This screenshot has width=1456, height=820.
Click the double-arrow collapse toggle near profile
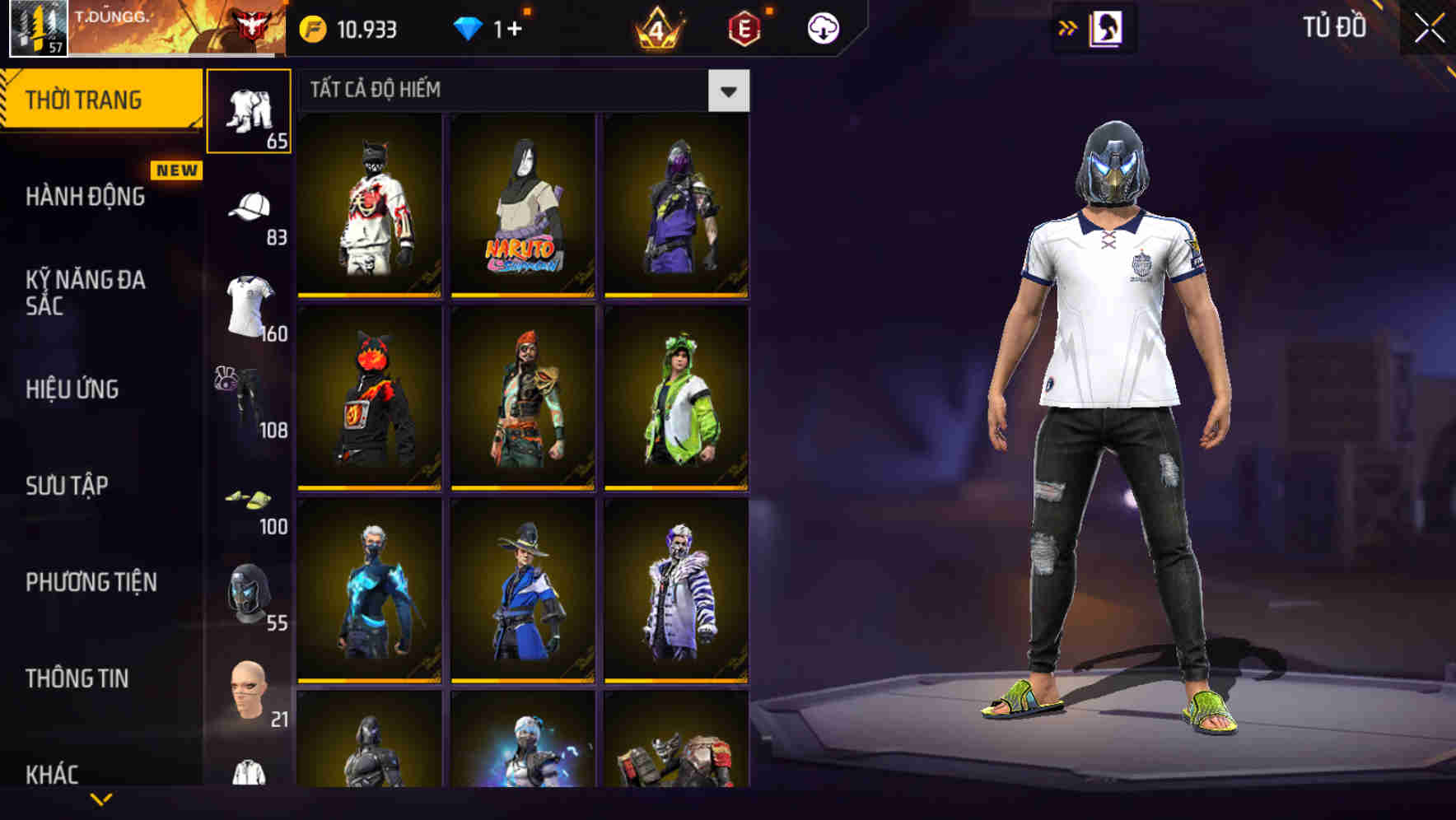[1066, 29]
